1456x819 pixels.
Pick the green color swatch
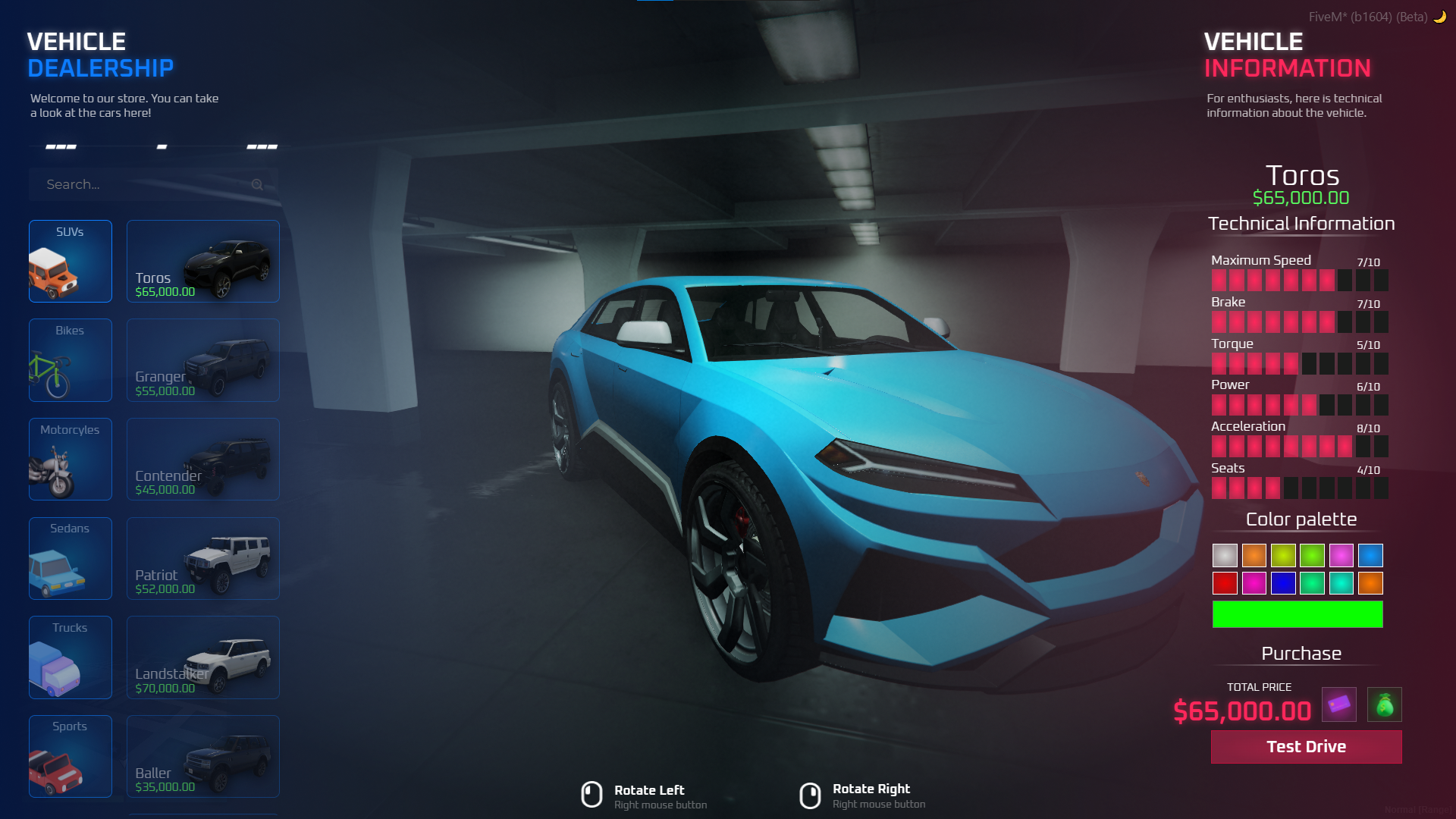pos(1313,555)
